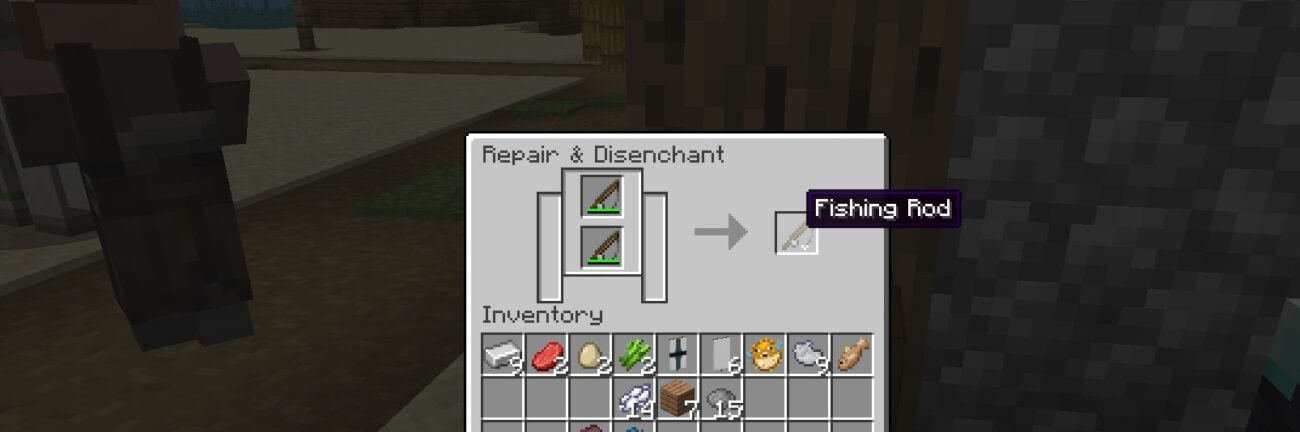
Task: Select the dark blade item slot
Action: 678,355
